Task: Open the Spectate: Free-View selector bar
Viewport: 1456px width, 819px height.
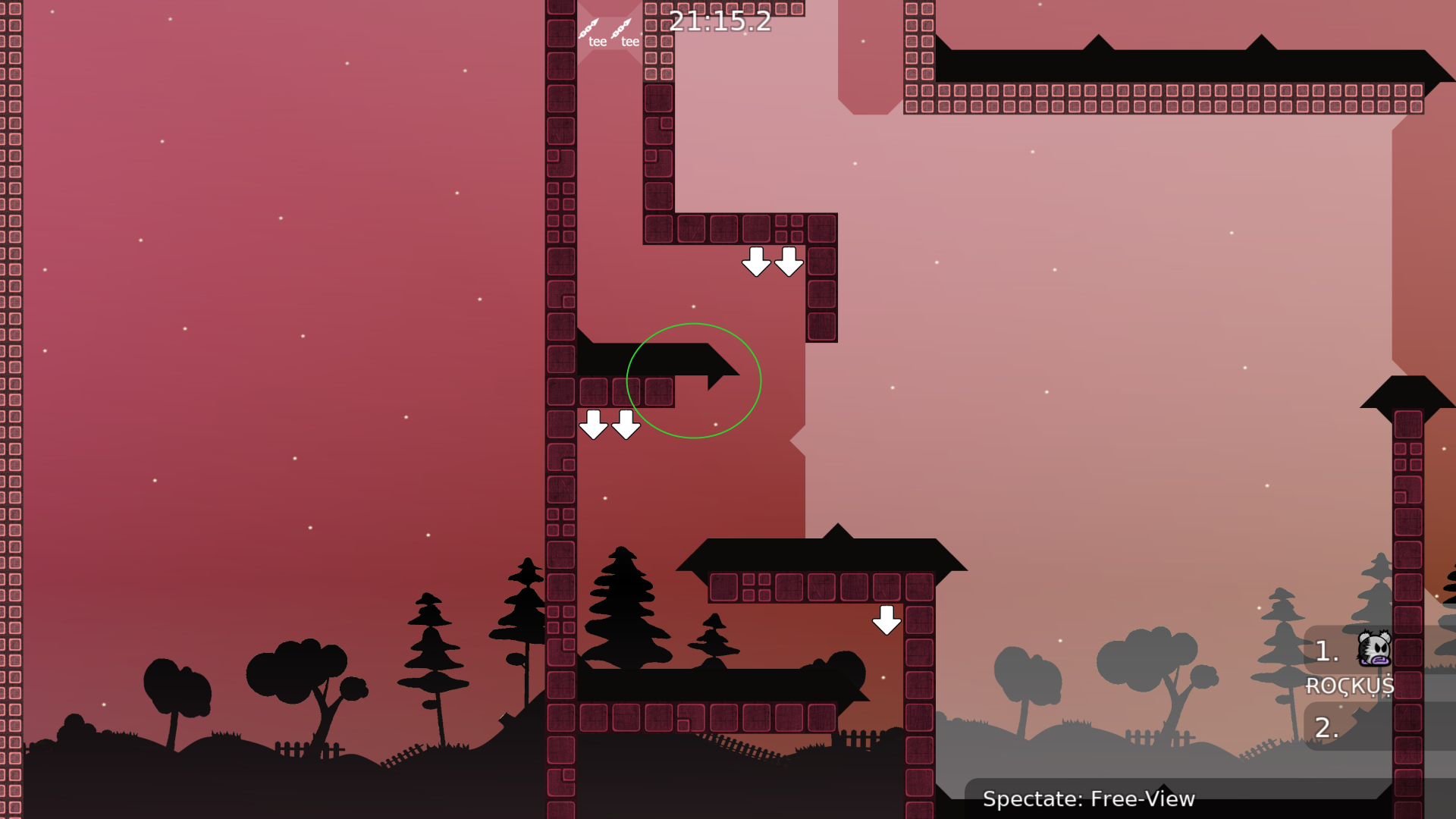Action: [x=1090, y=799]
